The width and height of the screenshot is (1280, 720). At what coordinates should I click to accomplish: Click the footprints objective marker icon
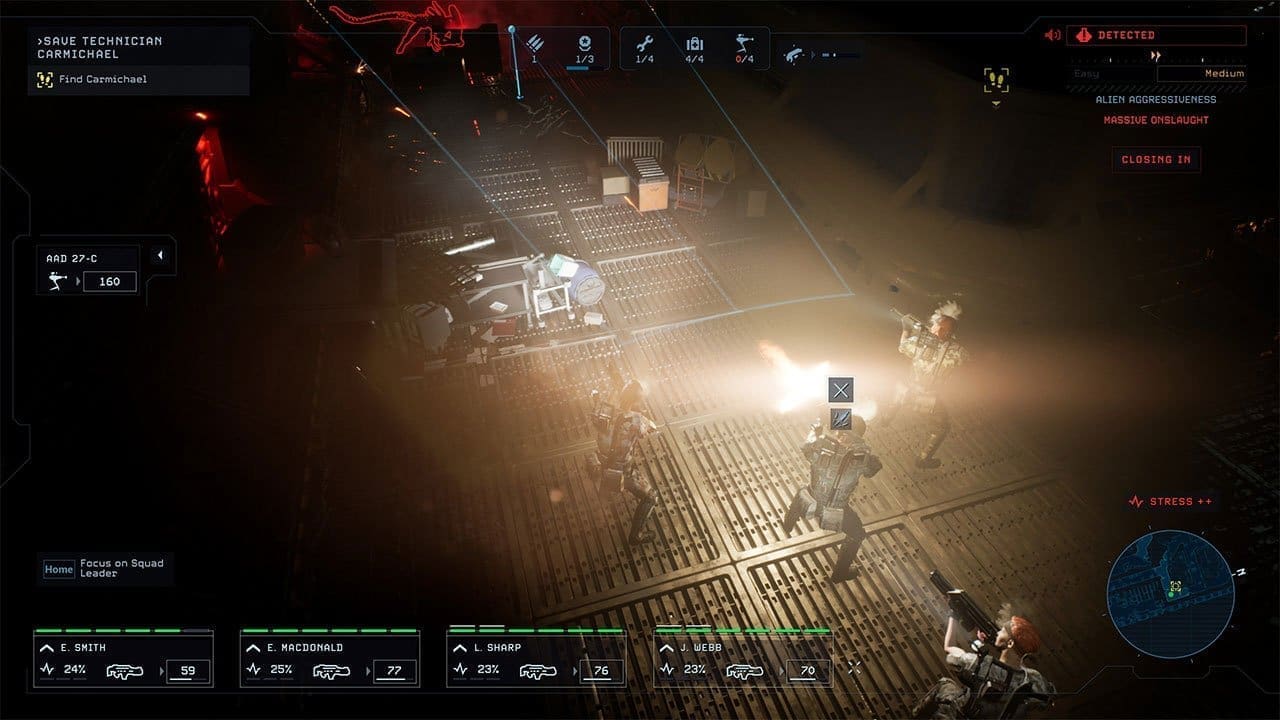(996, 81)
